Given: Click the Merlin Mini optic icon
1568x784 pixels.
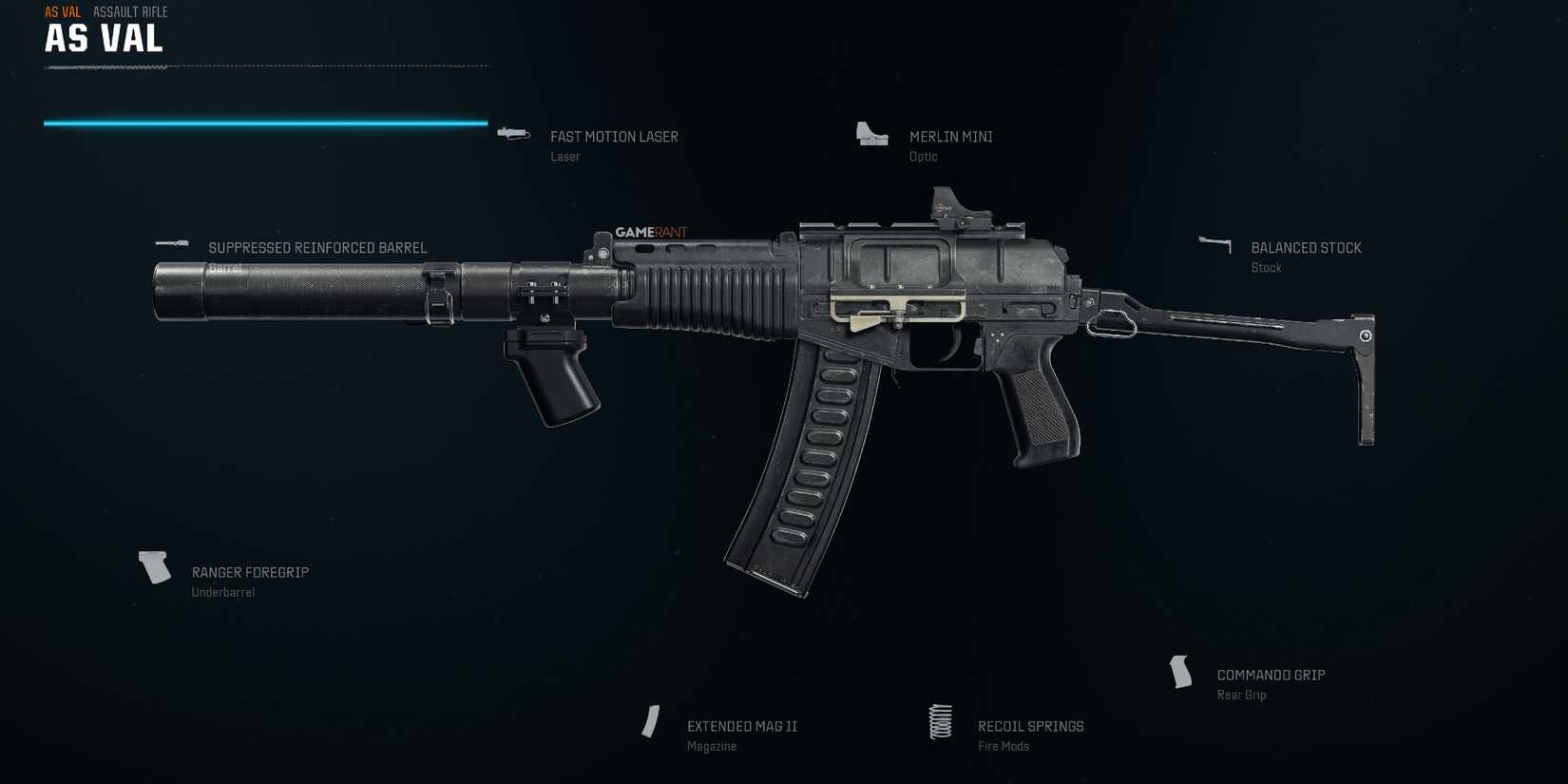Looking at the screenshot, I should point(869,134).
